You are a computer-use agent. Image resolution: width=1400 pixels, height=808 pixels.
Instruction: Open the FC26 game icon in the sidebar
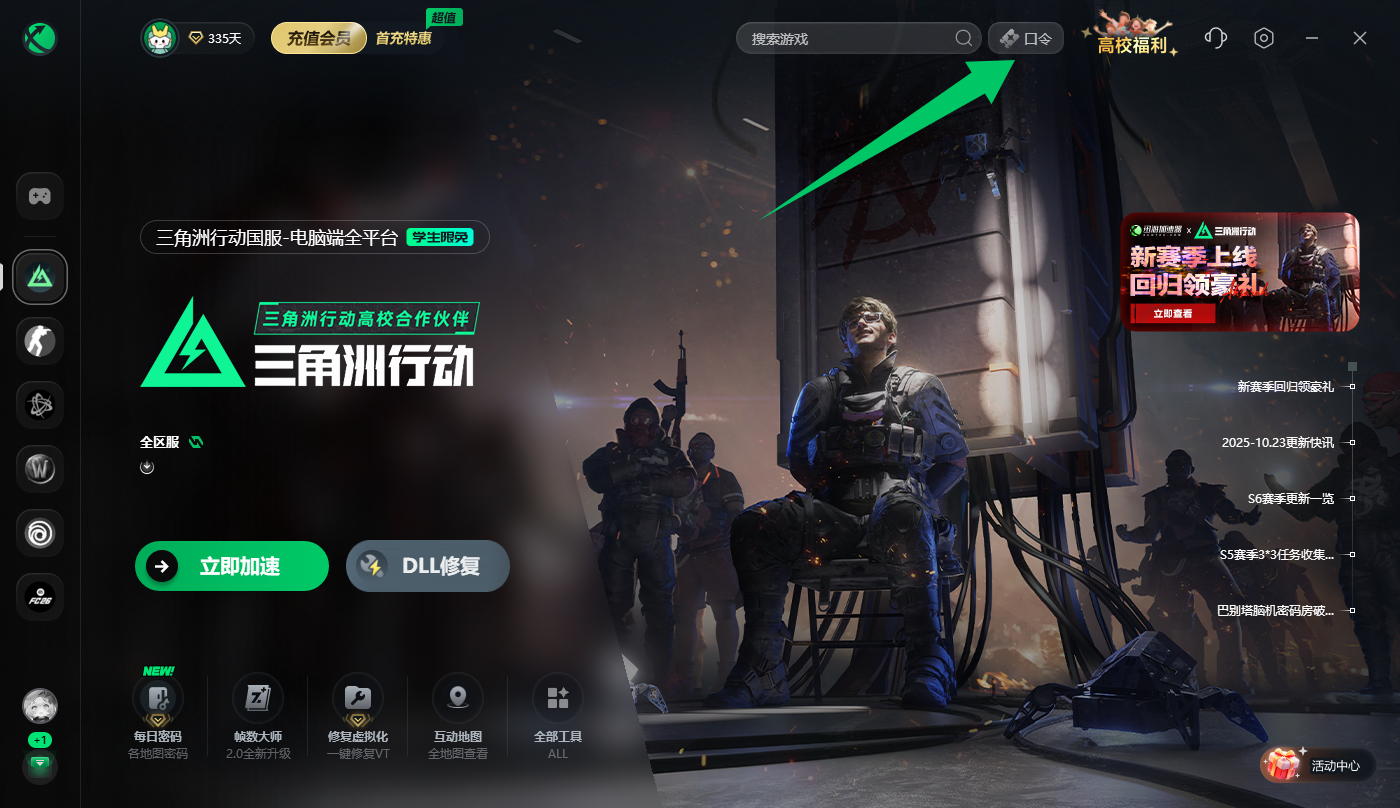[40, 597]
